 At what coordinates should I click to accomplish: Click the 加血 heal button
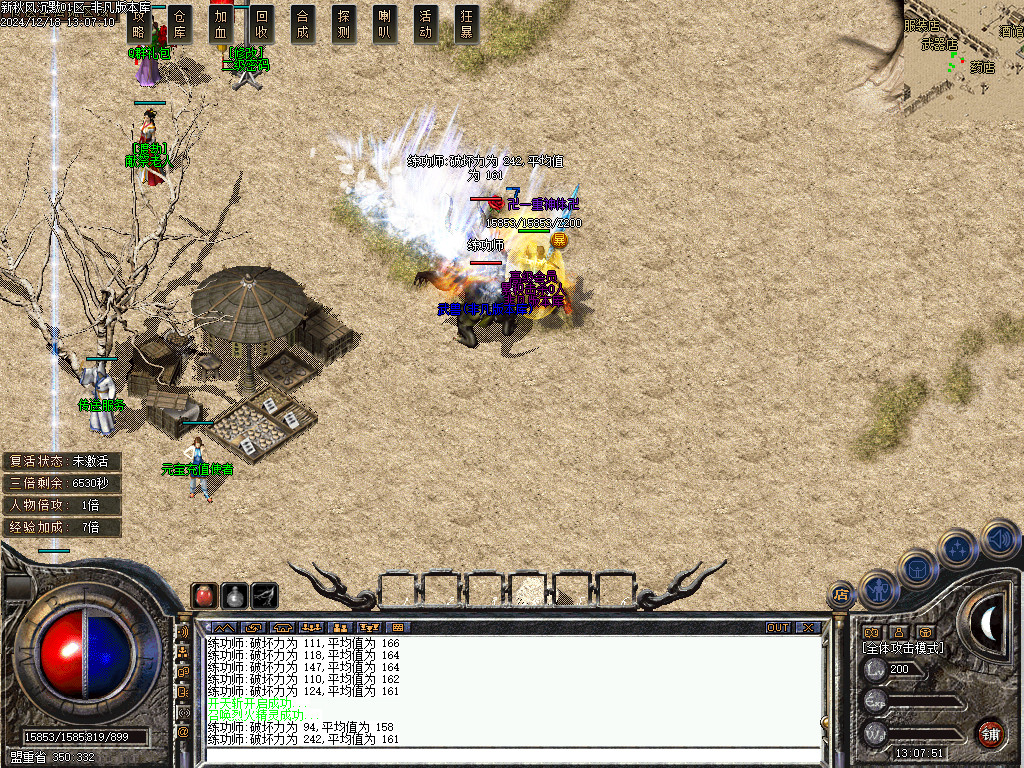pyautogui.click(x=221, y=24)
